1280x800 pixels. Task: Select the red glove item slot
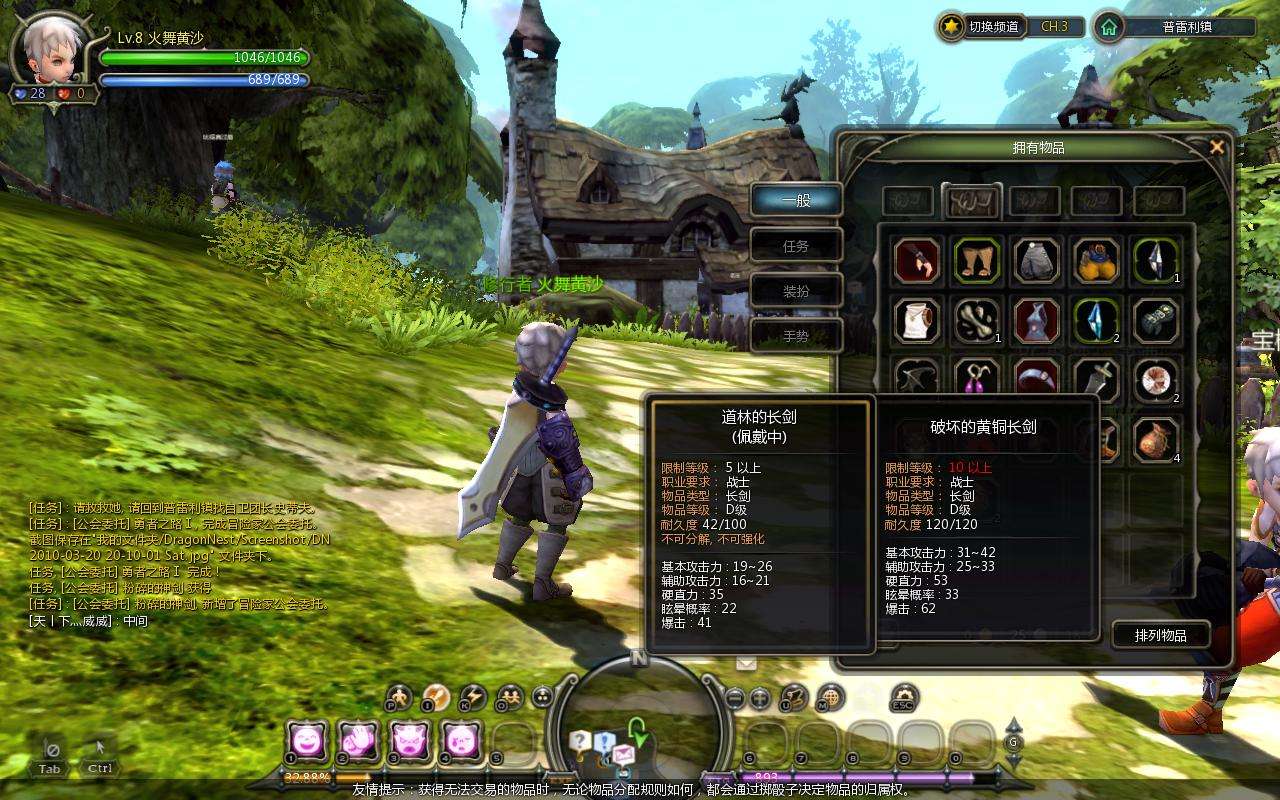(x=917, y=261)
